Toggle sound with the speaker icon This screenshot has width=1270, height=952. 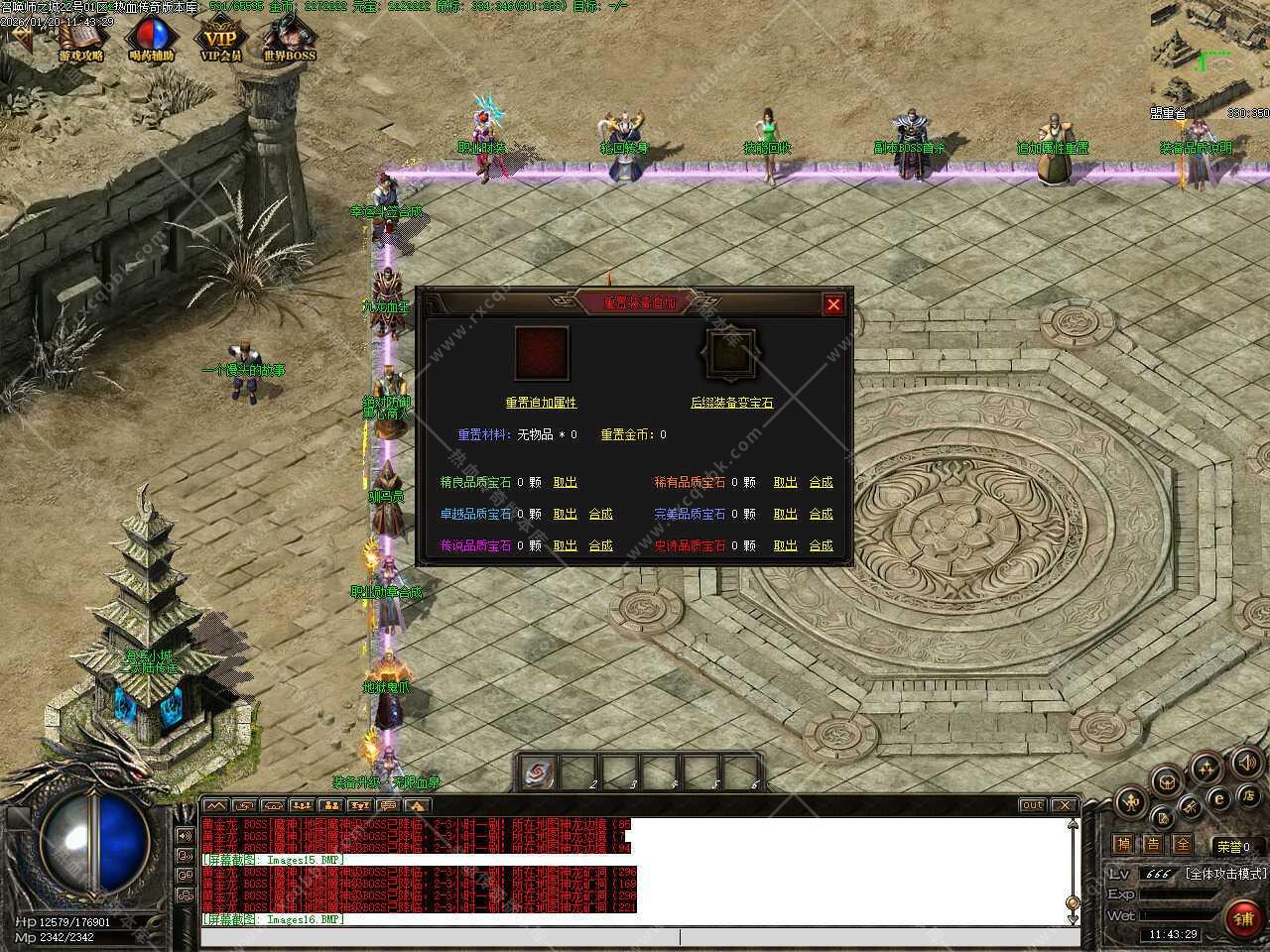click(1246, 763)
